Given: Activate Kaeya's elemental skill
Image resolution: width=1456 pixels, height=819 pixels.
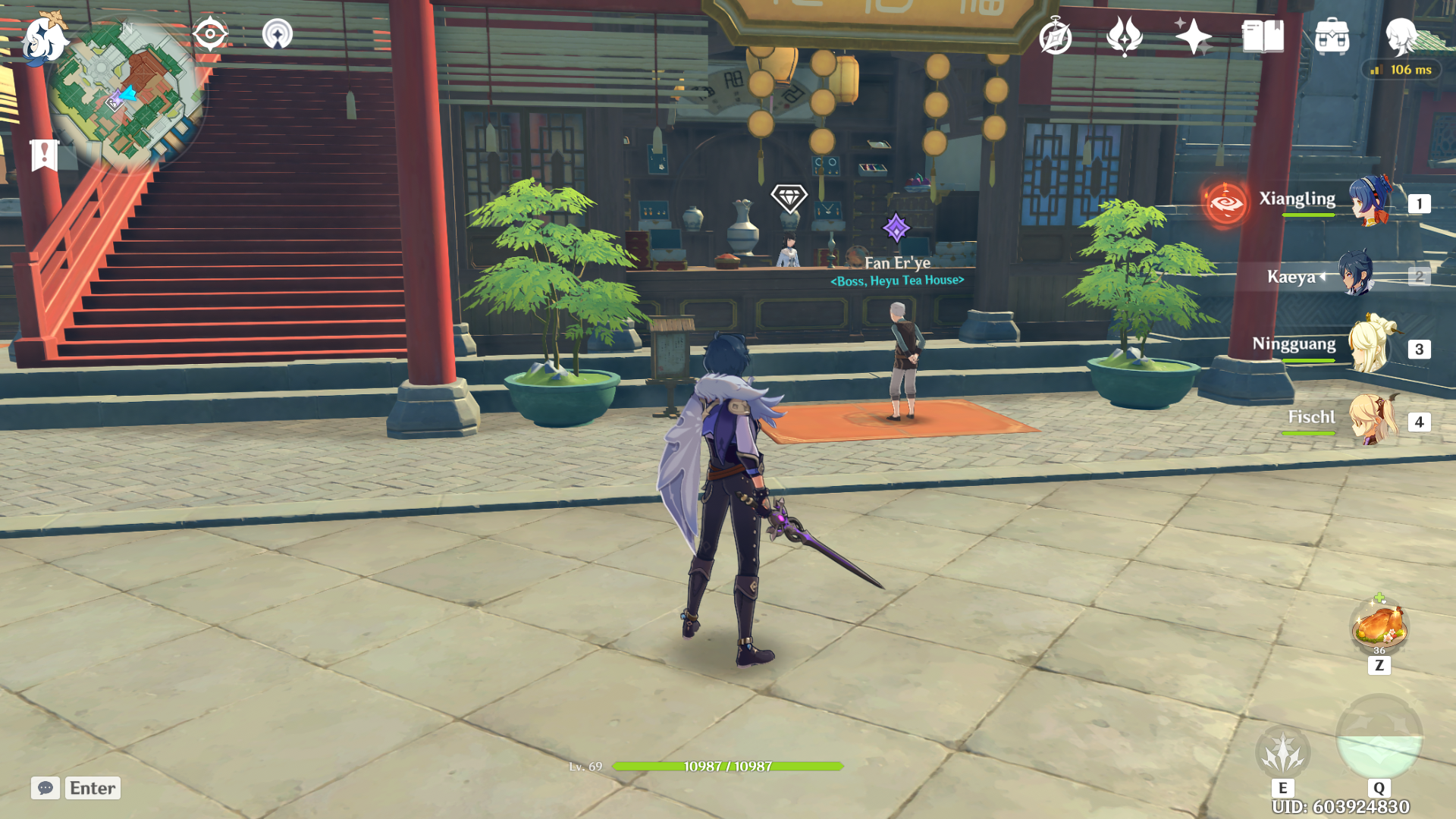Looking at the screenshot, I should pyautogui.click(x=1282, y=752).
